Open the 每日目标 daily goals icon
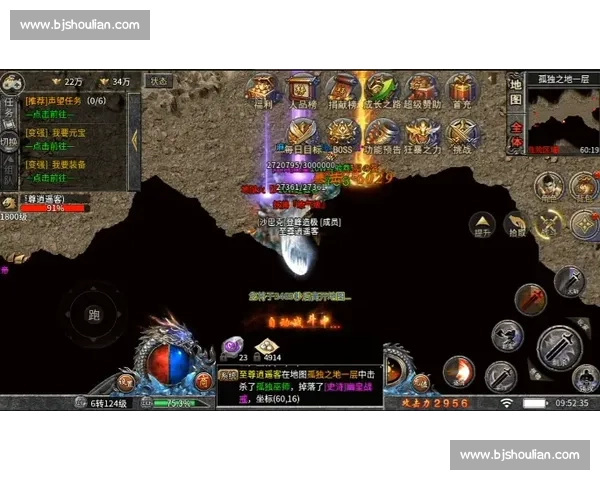This screenshot has height=480, width=600. click(303, 132)
